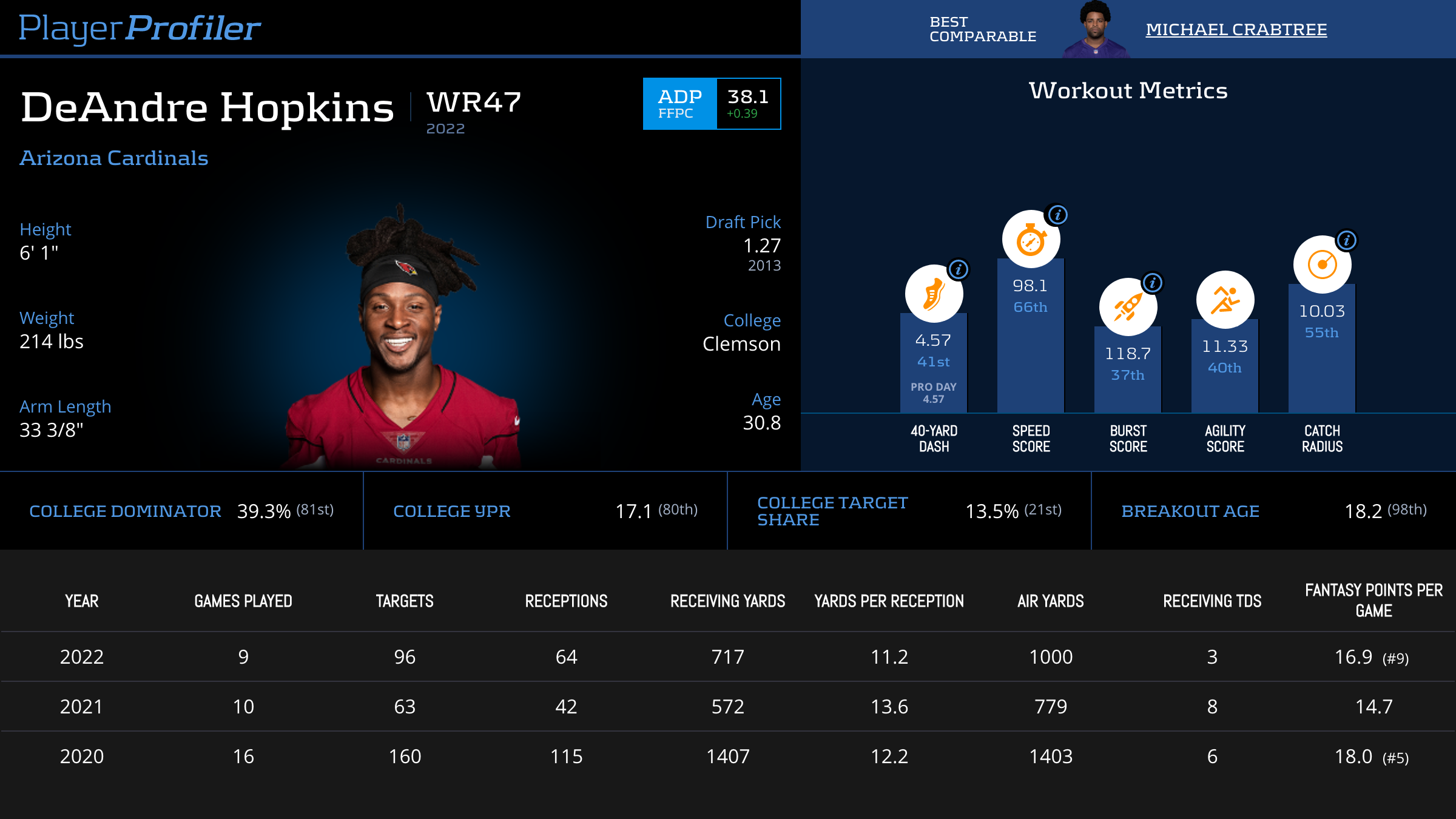Click the Catch Radius info icon

1347,240
